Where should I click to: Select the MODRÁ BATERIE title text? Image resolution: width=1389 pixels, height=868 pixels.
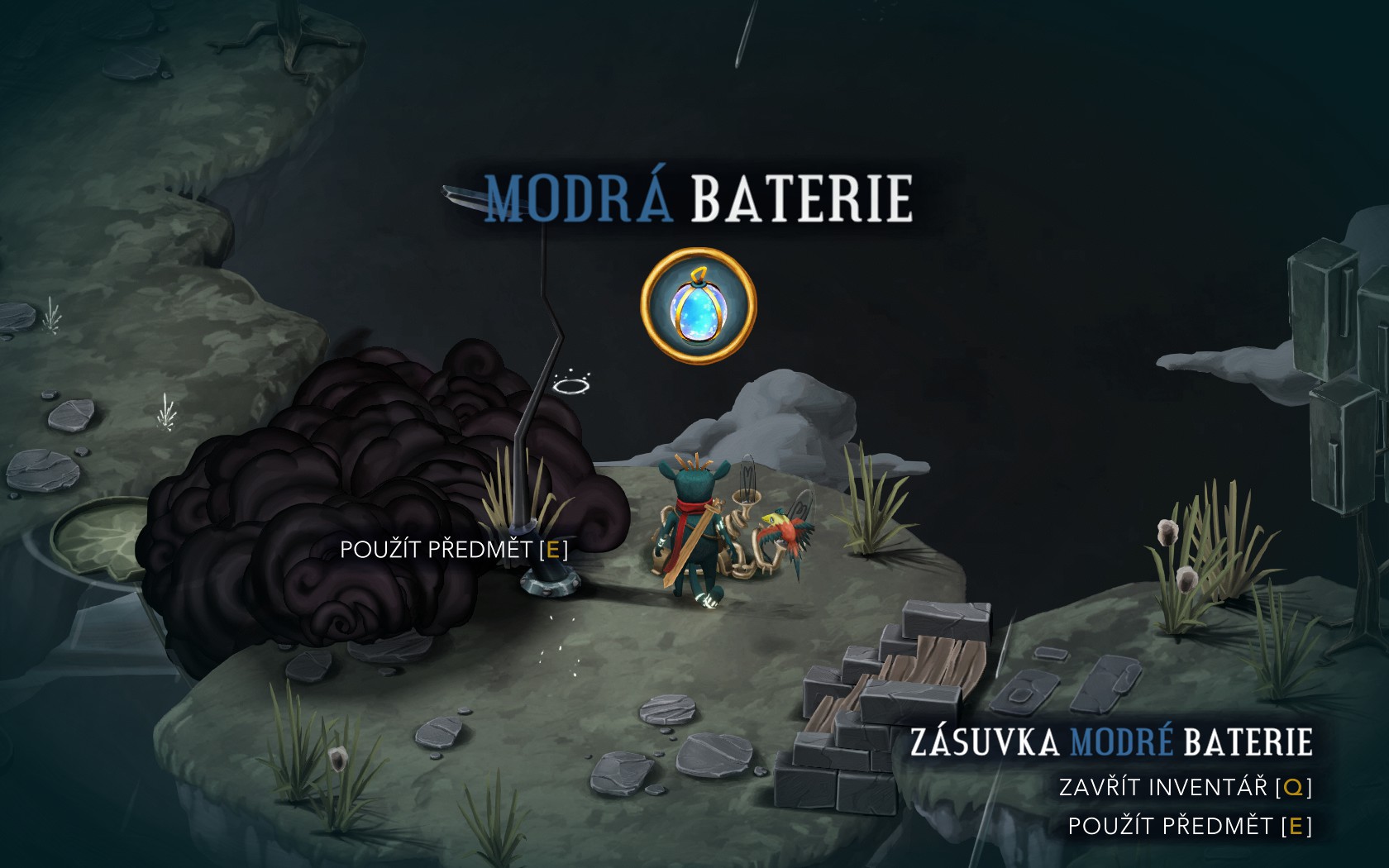pos(697,198)
